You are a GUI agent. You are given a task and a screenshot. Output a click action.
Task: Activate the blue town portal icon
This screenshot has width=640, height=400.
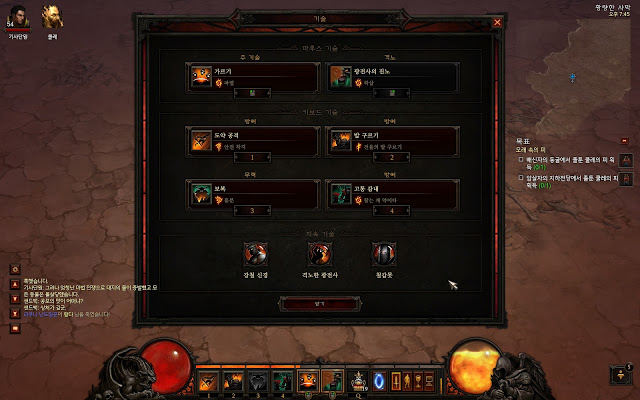point(379,380)
